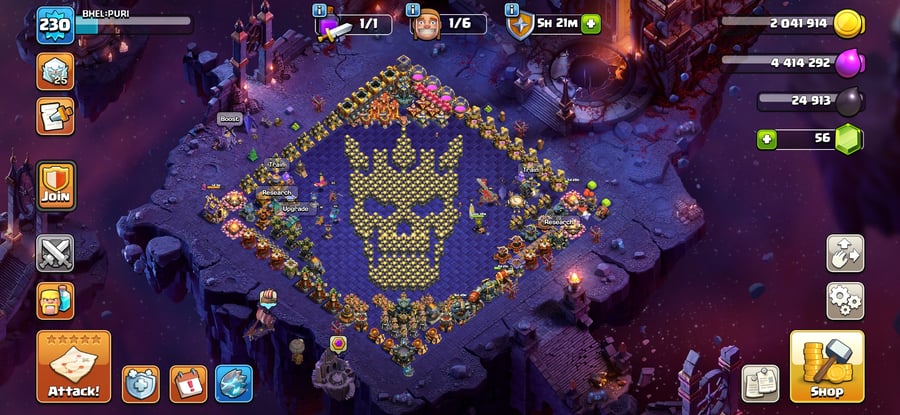
Task: Open the blue shield-plus icon near Attack
Action: point(141,382)
